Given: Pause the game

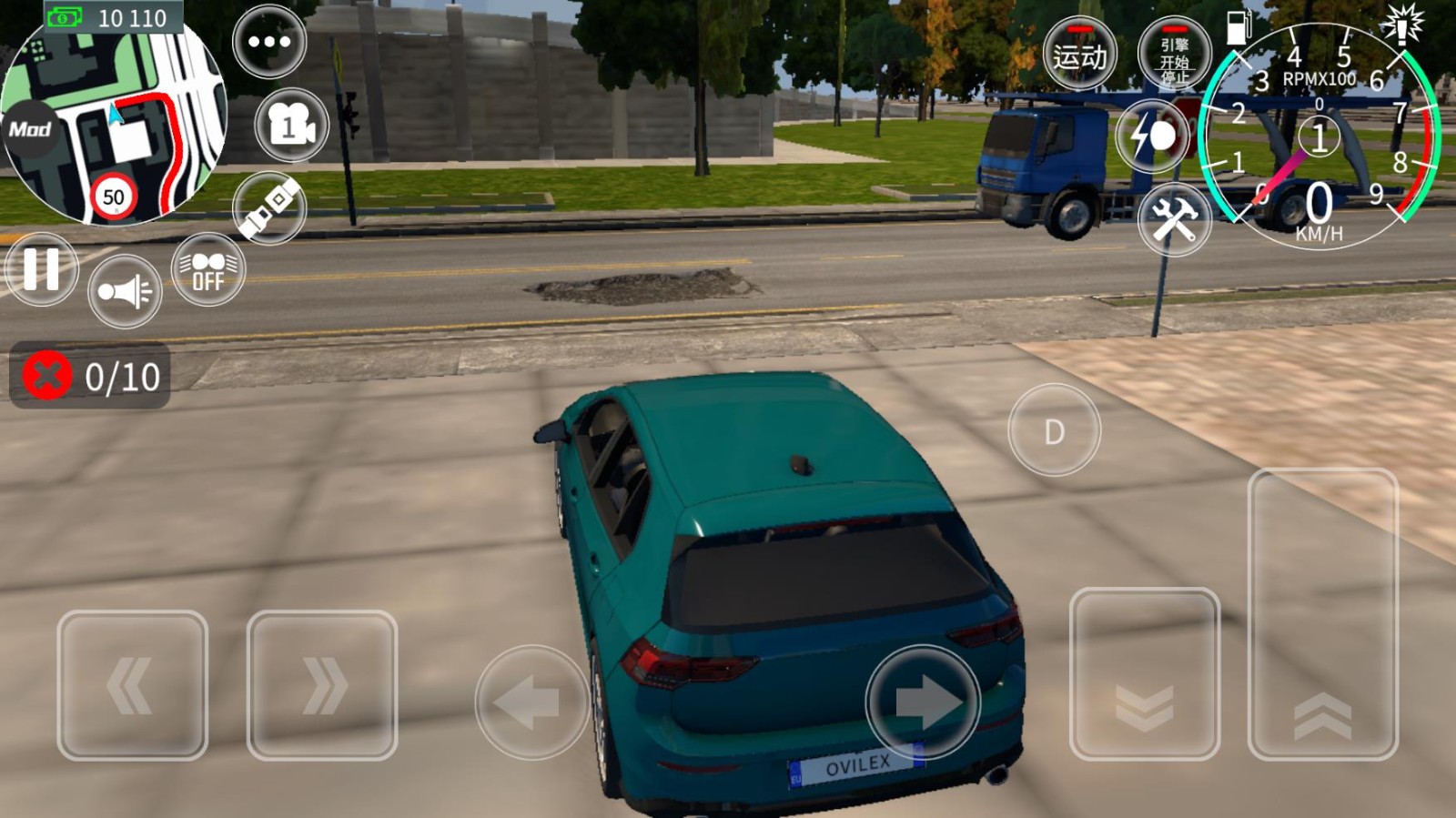Looking at the screenshot, I should click(41, 269).
